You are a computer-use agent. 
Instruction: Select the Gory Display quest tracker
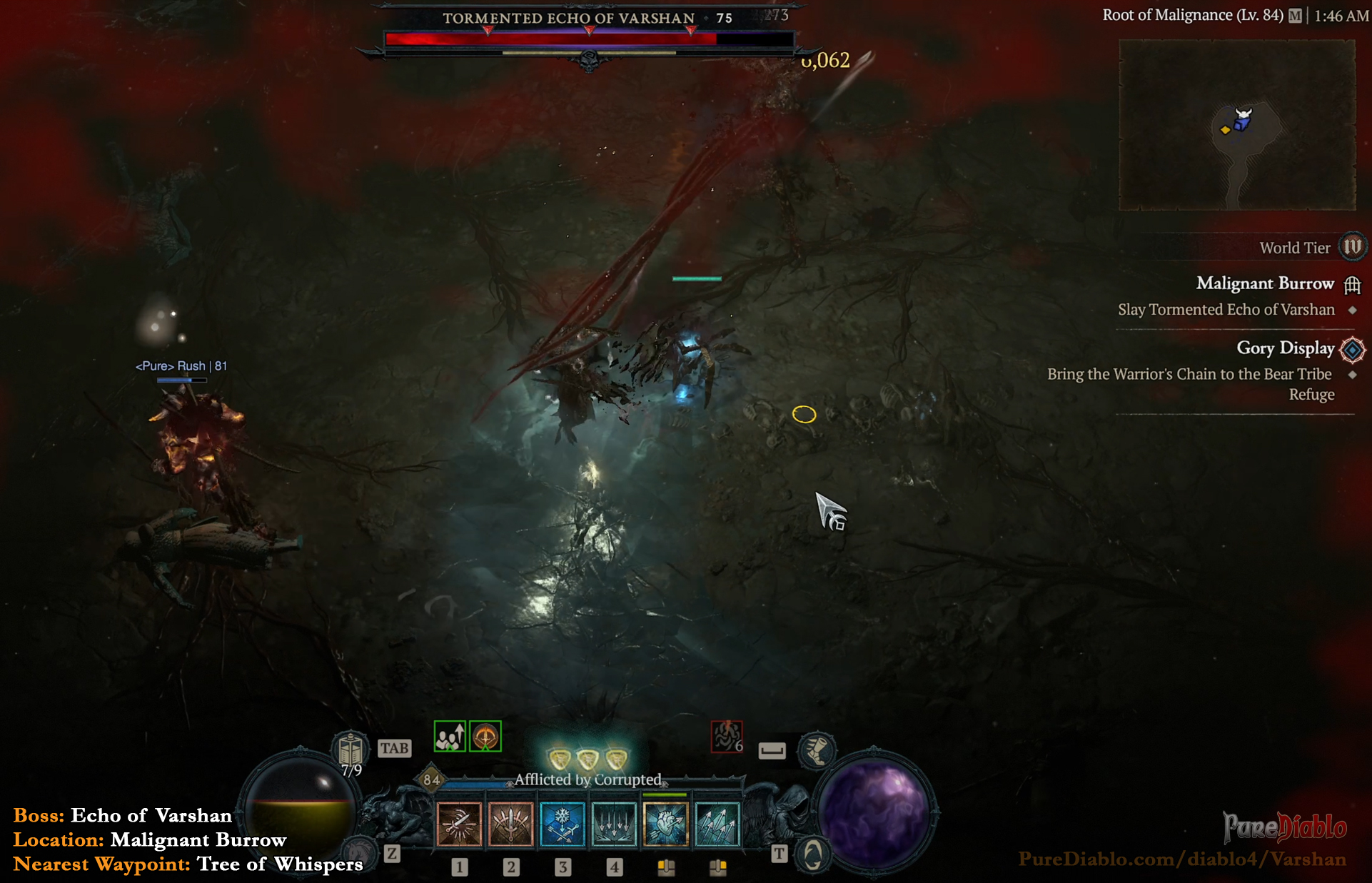click(1285, 348)
